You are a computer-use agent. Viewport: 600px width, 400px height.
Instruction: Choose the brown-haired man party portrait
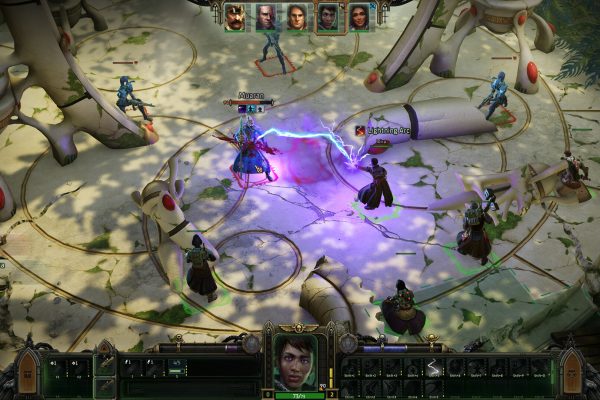(296, 17)
